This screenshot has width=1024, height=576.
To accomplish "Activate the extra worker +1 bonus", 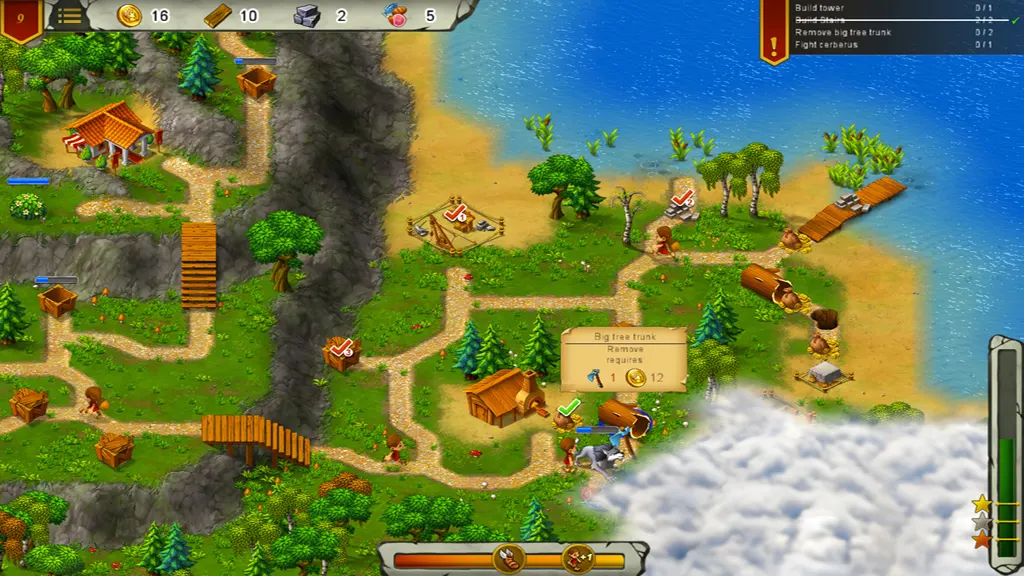I will coord(578,559).
